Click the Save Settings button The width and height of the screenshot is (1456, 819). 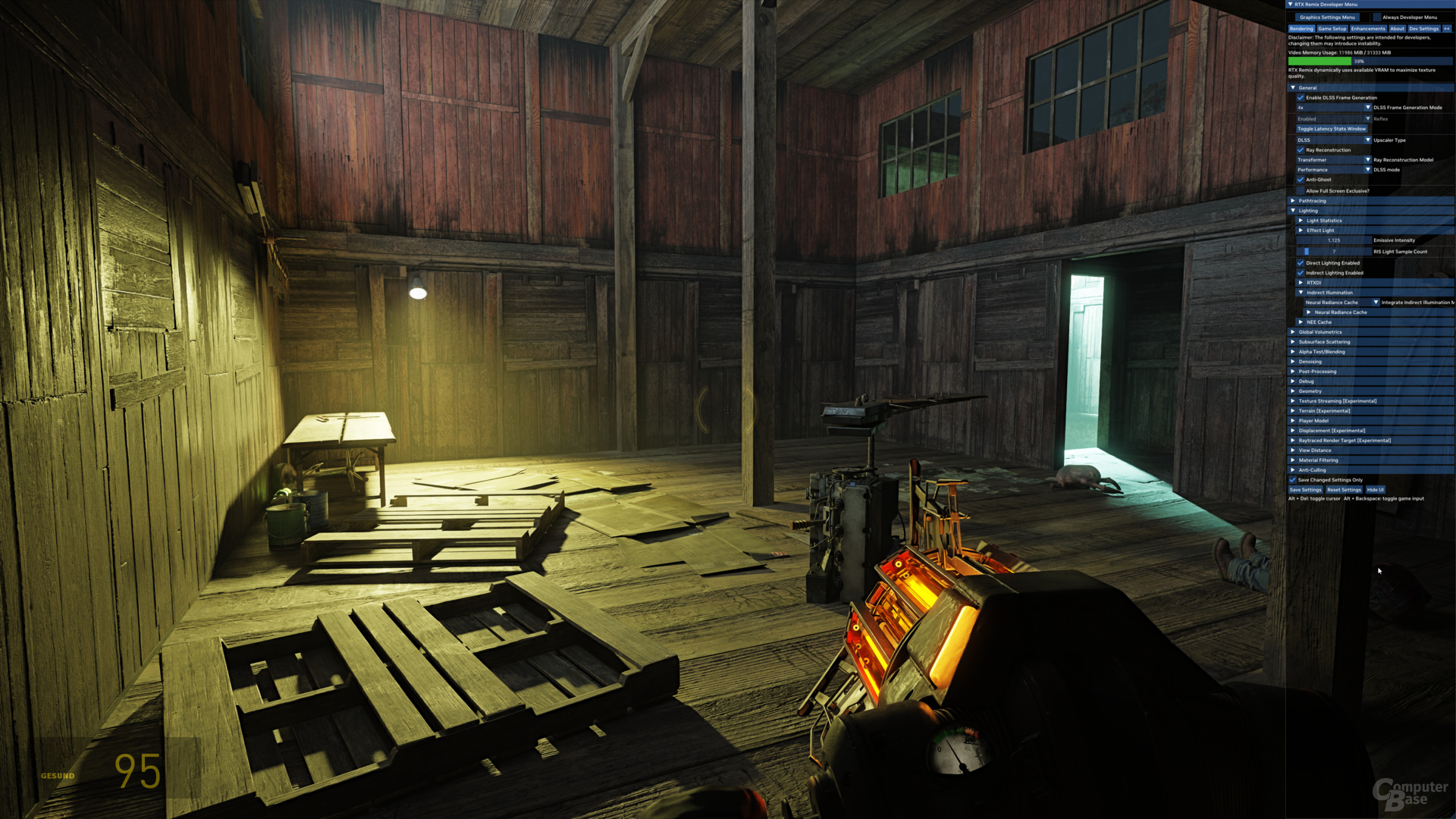(1305, 490)
